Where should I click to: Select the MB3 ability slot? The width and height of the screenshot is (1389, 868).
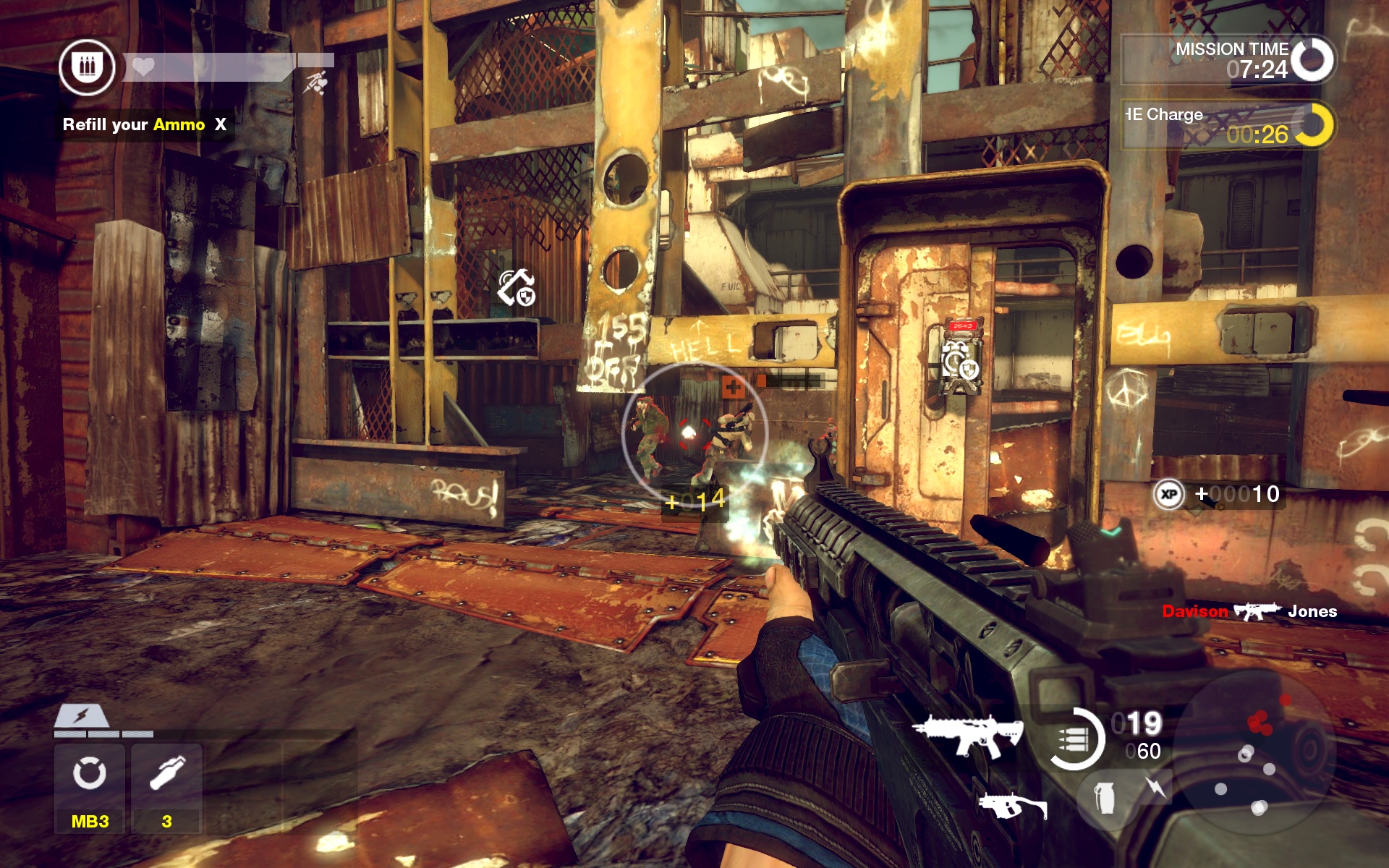(x=90, y=787)
